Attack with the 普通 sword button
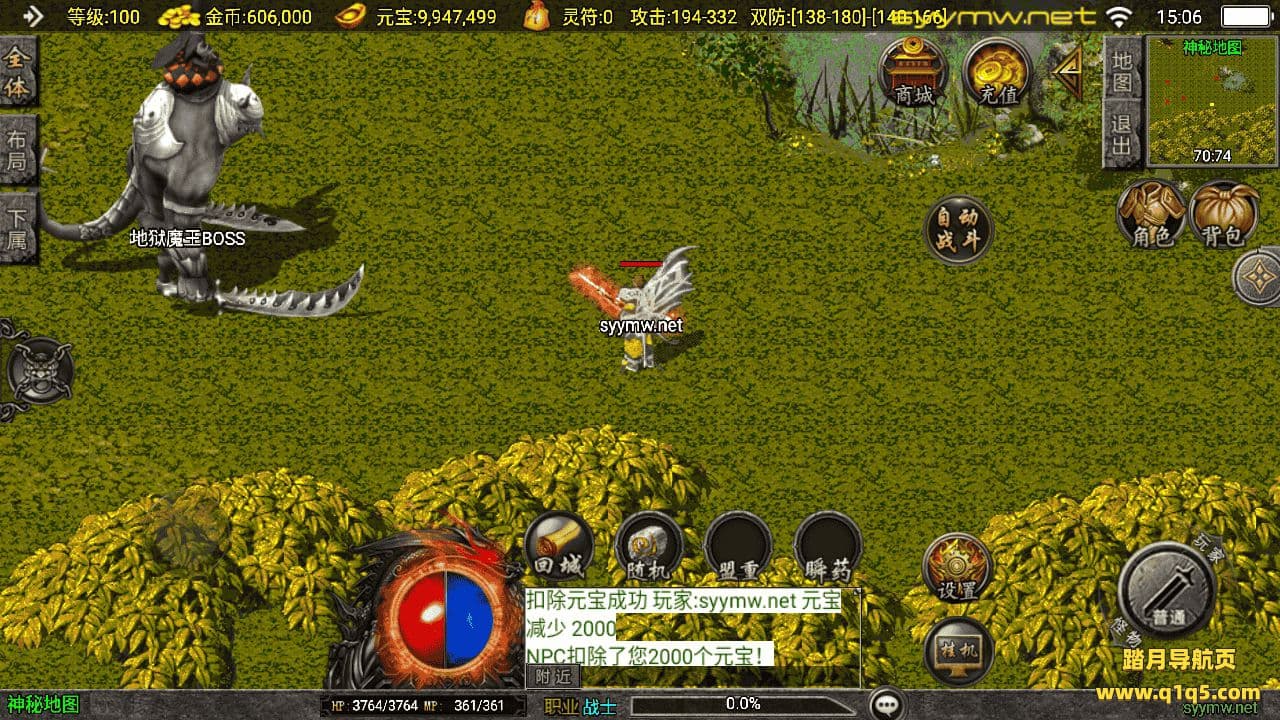Screen dimensions: 1280x720 1167,590
